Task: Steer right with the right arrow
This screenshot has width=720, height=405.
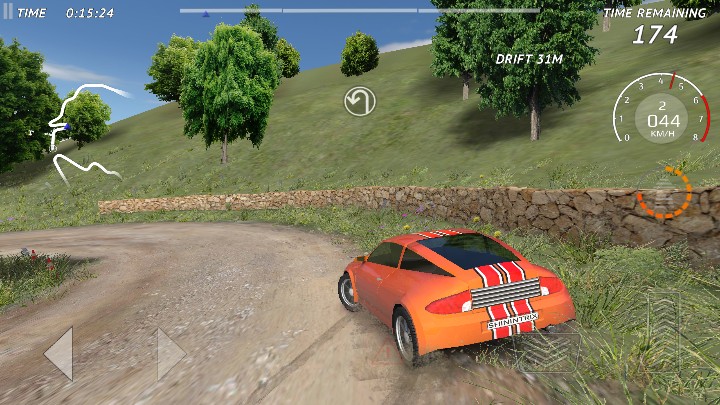Action: point(169,353)
